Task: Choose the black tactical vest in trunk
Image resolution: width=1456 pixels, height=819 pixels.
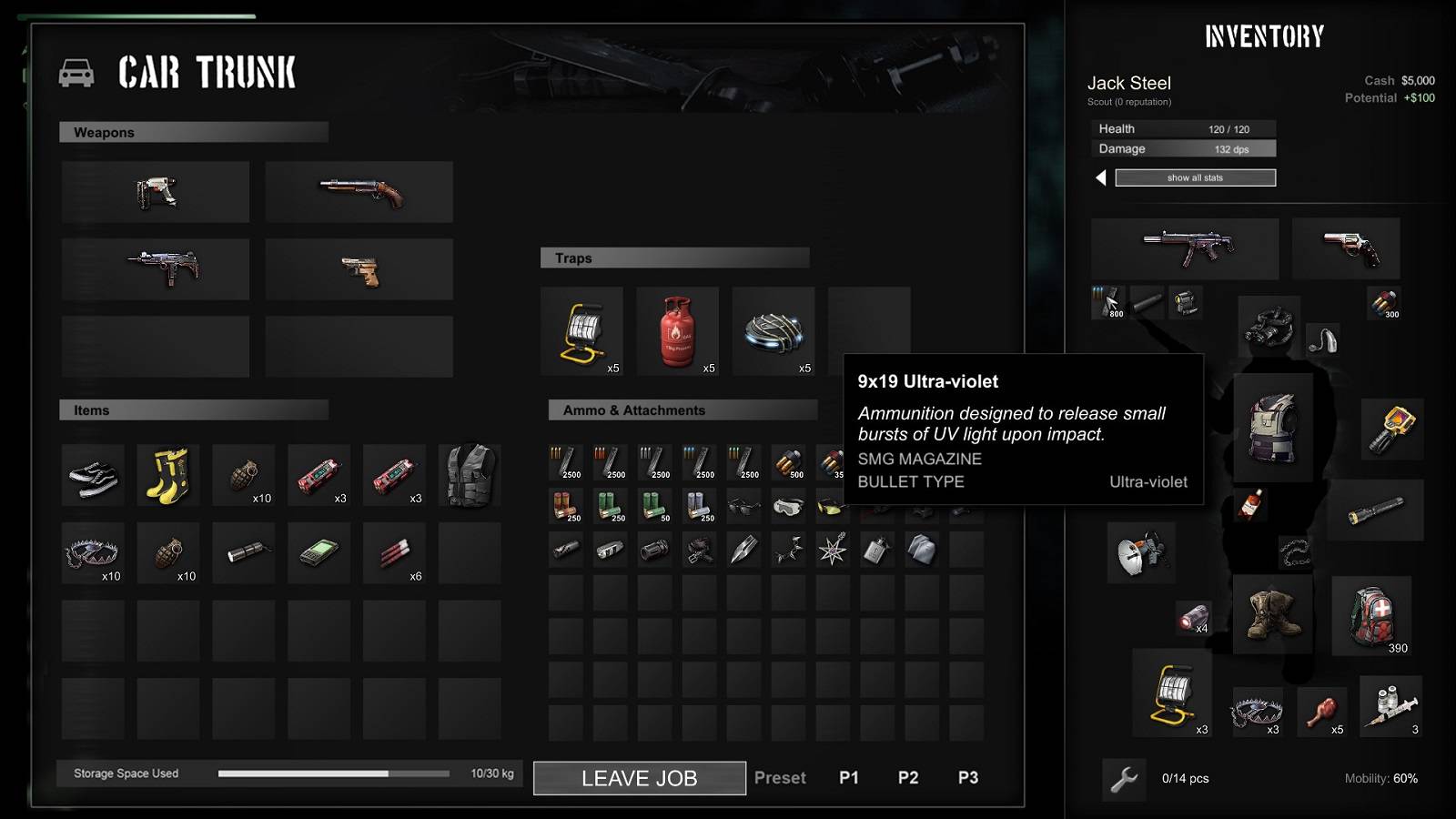Action: pyautogui.click(x=469, y=474)
